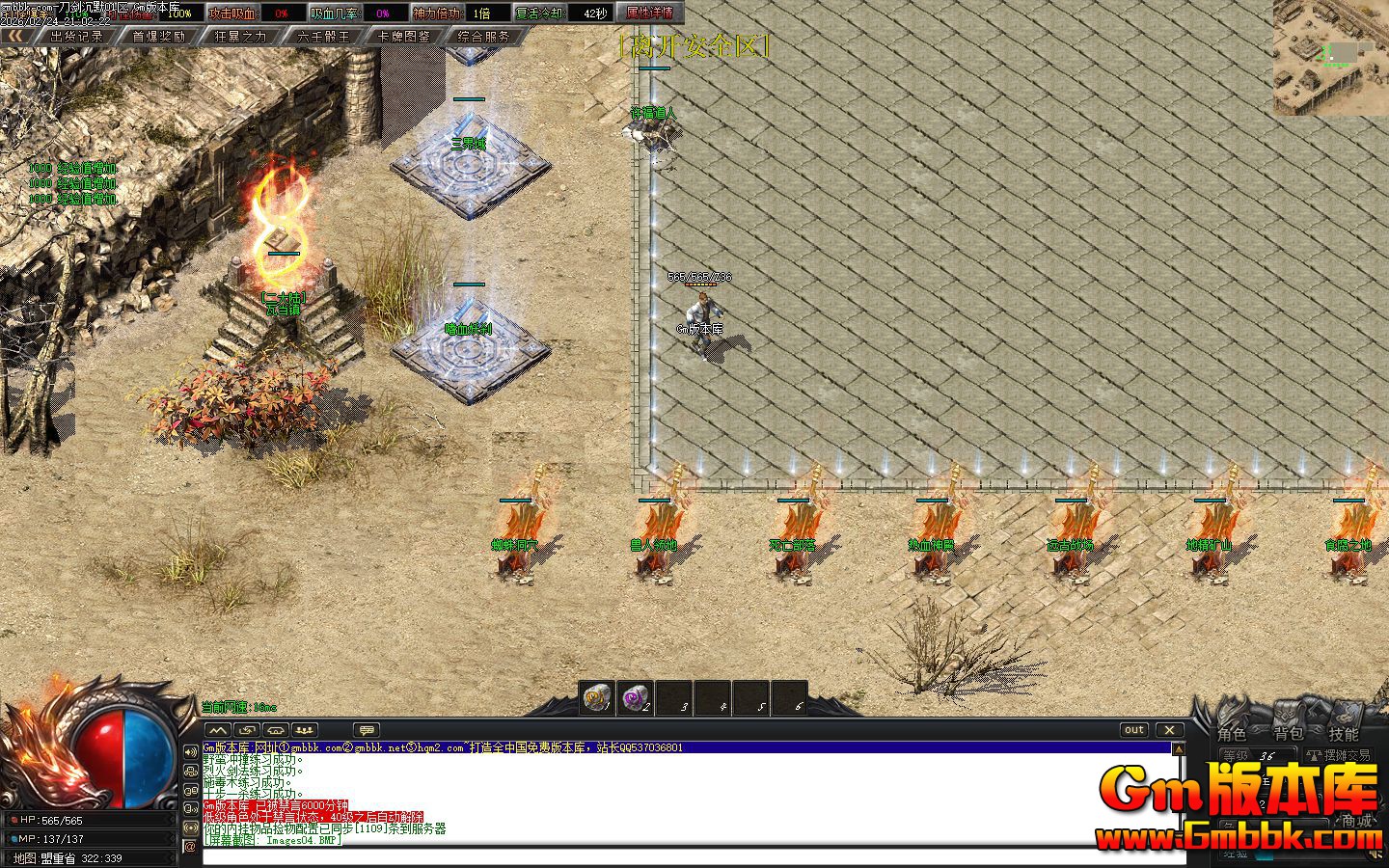
Task: Open the 出货记录 drop records menu
Action: click(76, 36)
